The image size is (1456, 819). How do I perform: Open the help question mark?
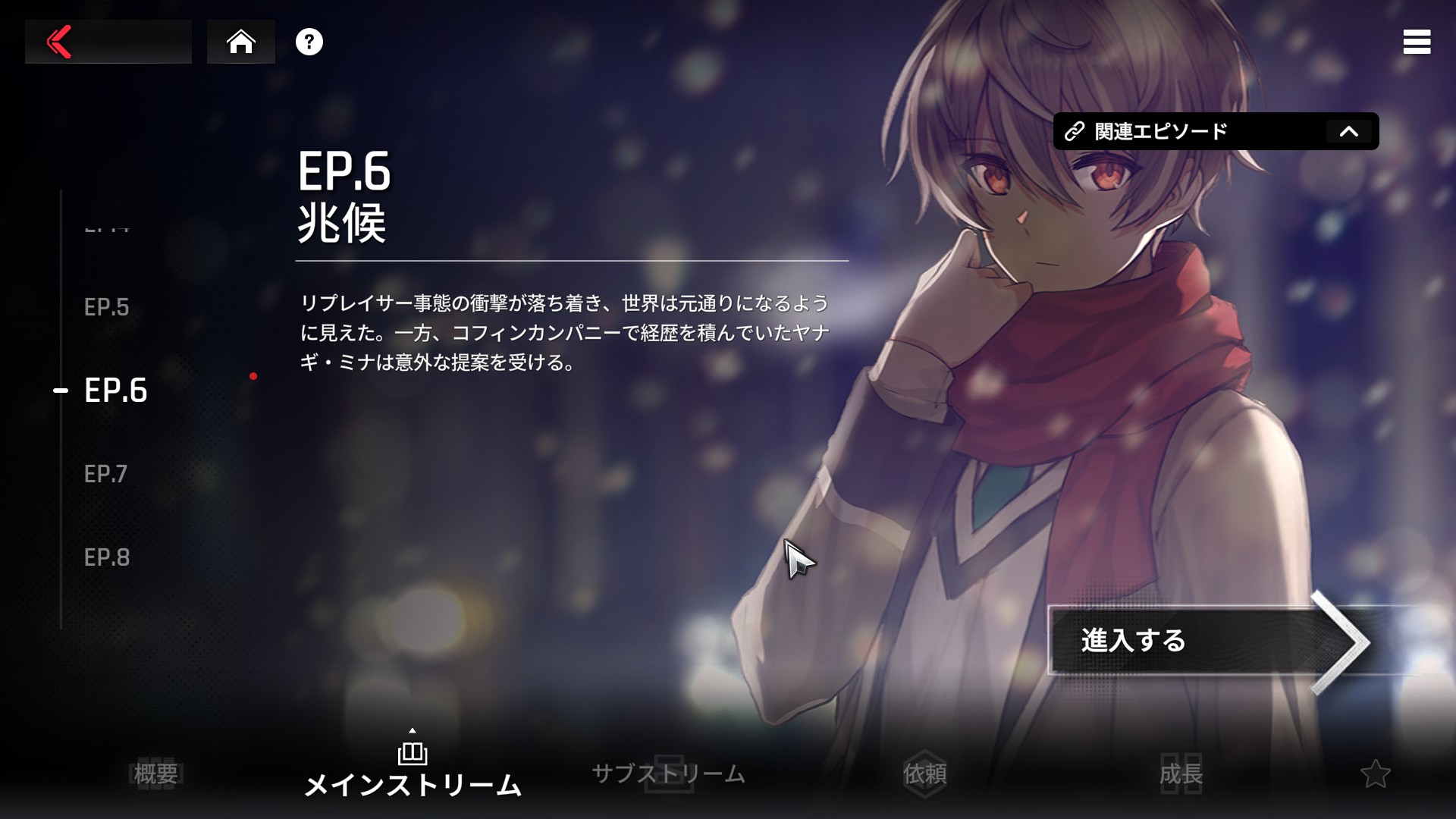point(309,42)
